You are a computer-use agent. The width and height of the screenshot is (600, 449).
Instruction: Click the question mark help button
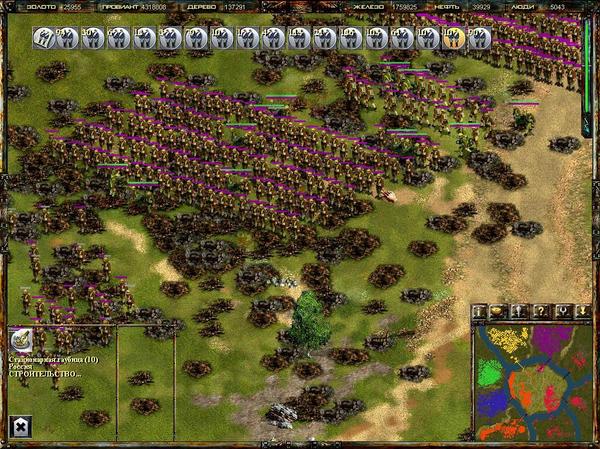tap(540, 312)
